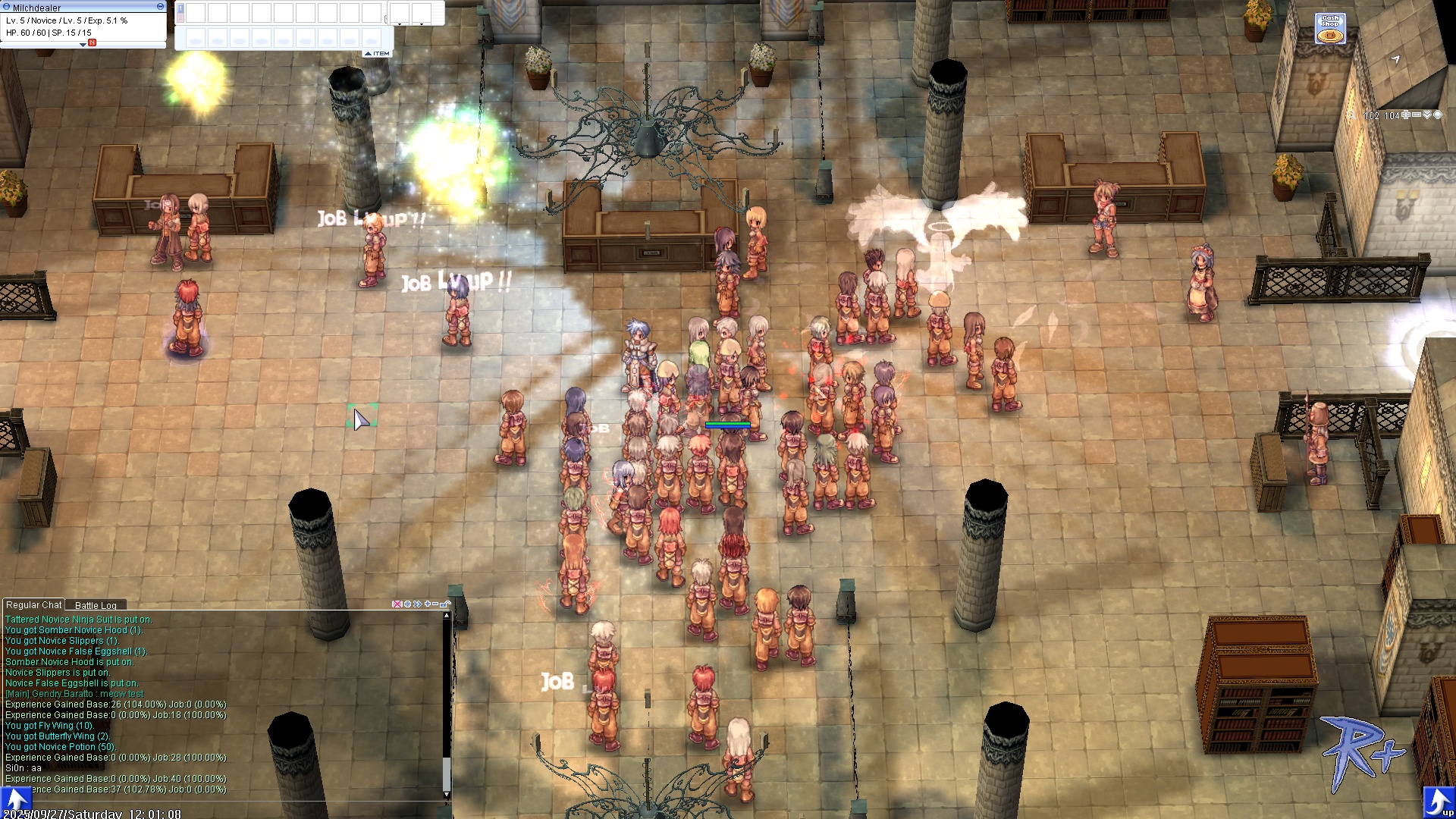Click the blue arrow icon beside the timestamp
The height and width of the screenshot is (819, 1456).
(x=15, y=799)
